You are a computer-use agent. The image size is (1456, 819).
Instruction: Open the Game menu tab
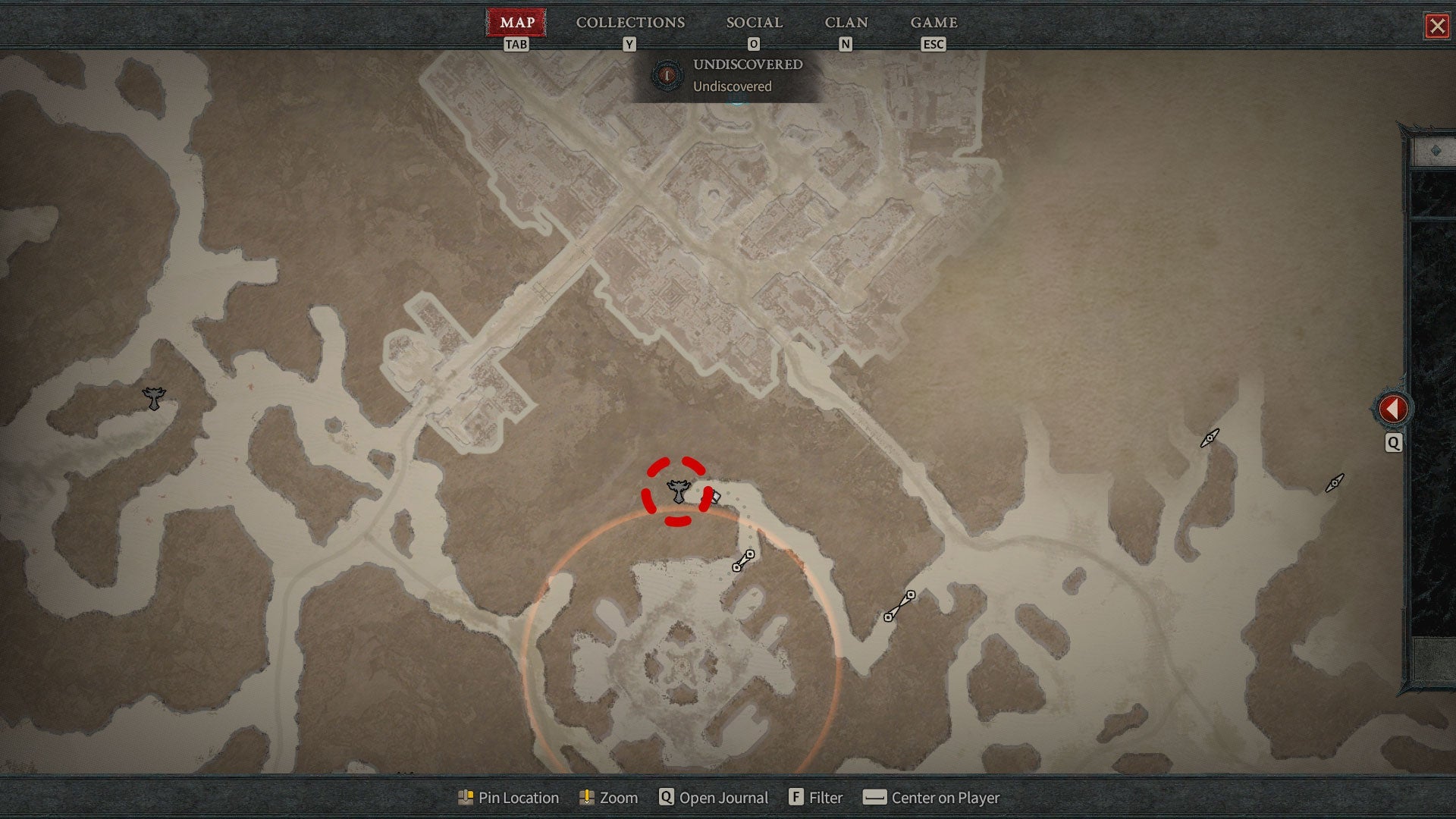tap(934, 23)
